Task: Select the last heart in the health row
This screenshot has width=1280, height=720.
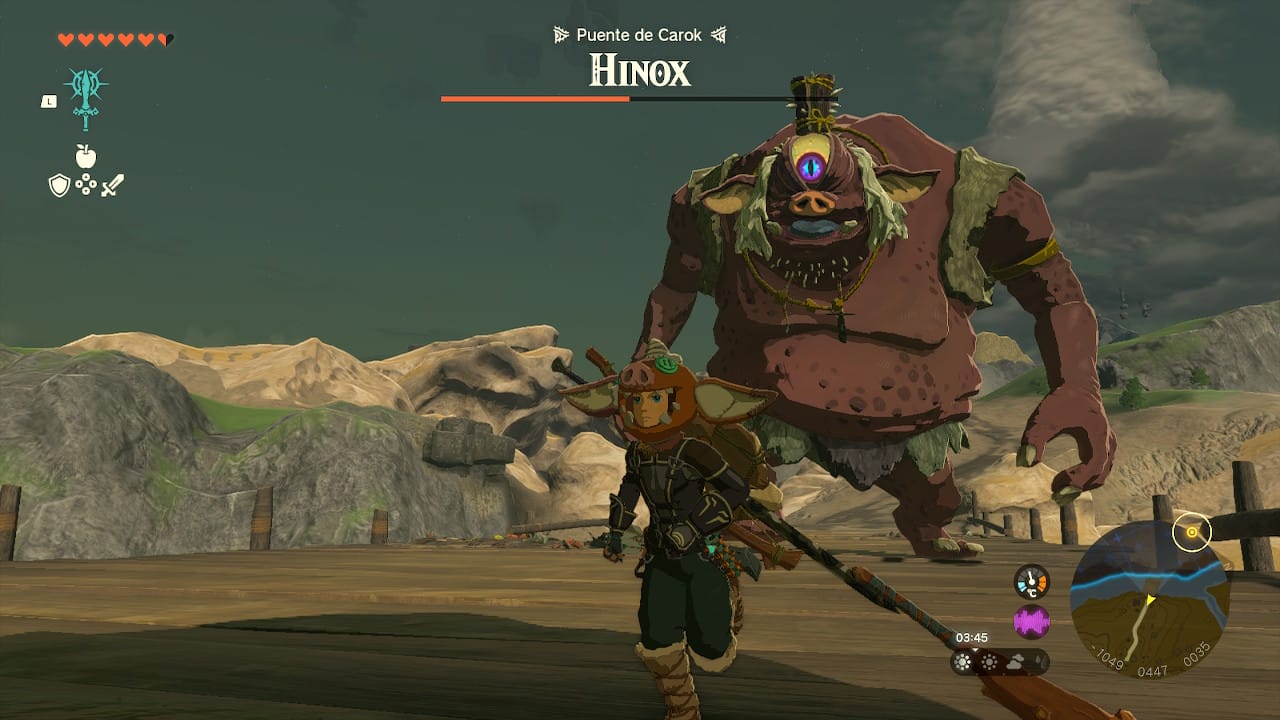Action: point(165,38)
